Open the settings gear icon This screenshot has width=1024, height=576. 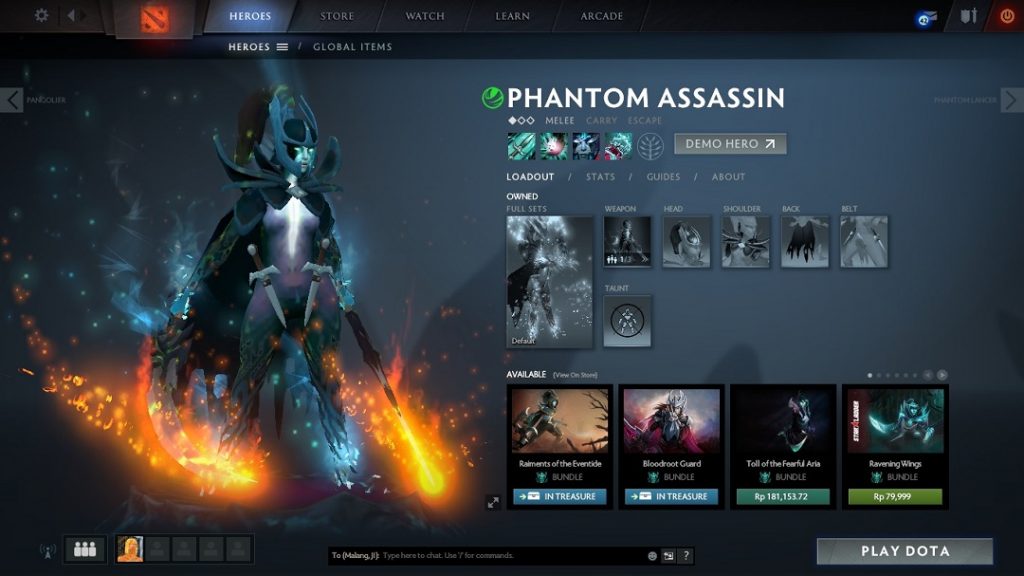(x=41, y=15)
